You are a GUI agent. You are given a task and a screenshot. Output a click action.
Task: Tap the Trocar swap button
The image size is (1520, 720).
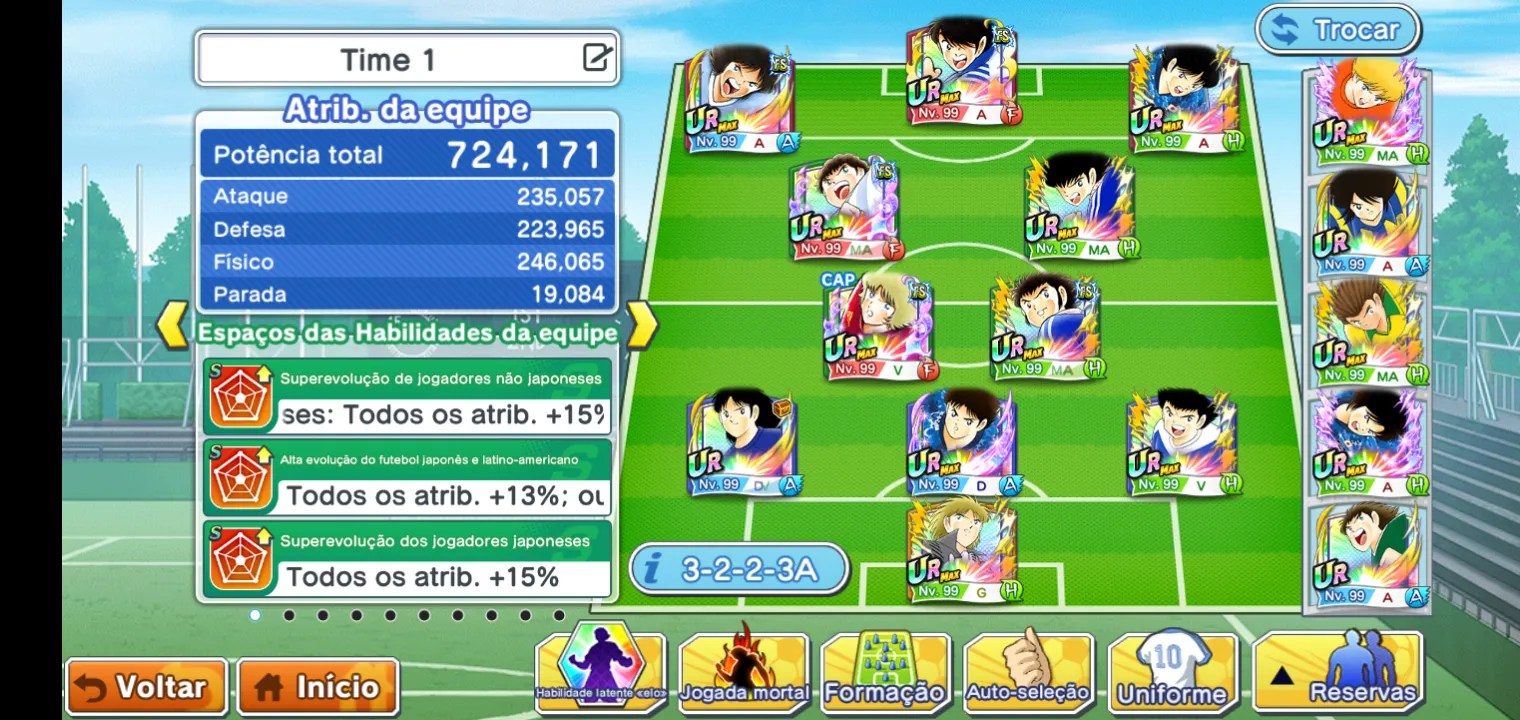1338,30
